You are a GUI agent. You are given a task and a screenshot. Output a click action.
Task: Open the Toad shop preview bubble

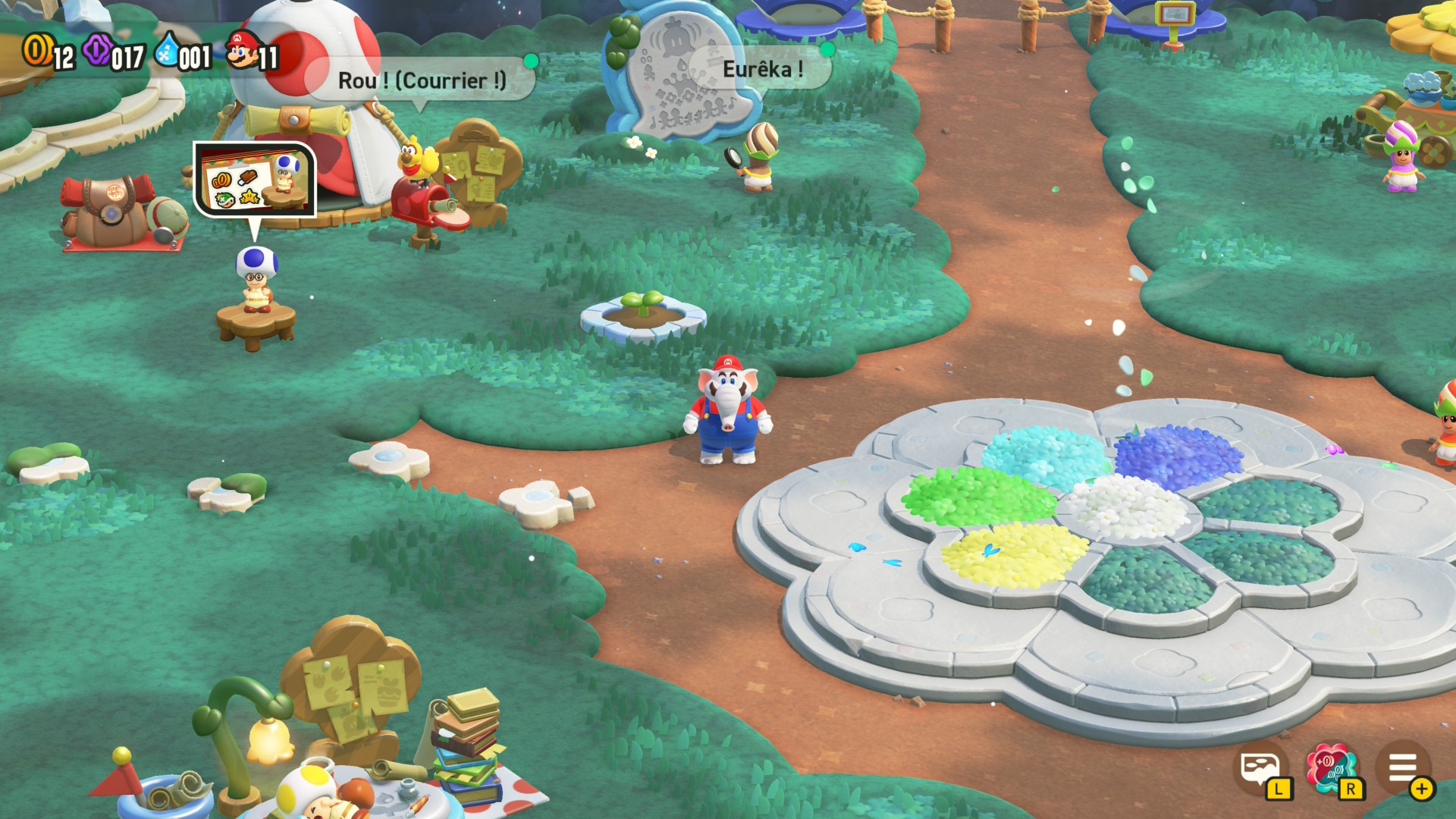(x=255, y=179)
